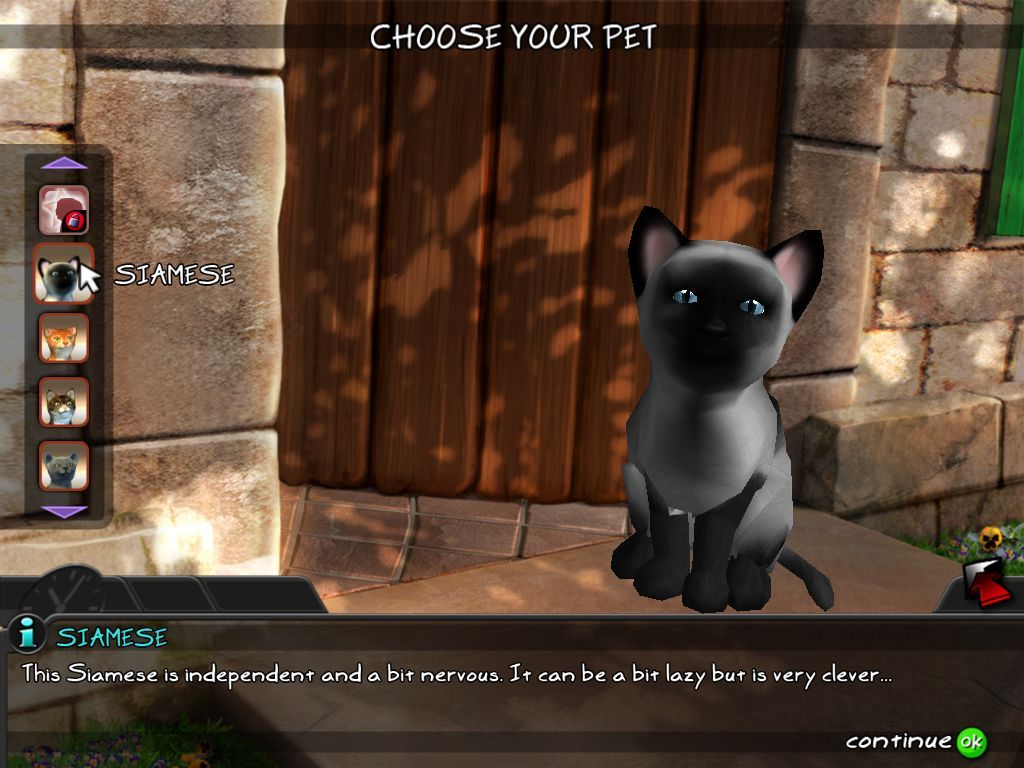Confirm with the green continue OK button

point(970,741)
